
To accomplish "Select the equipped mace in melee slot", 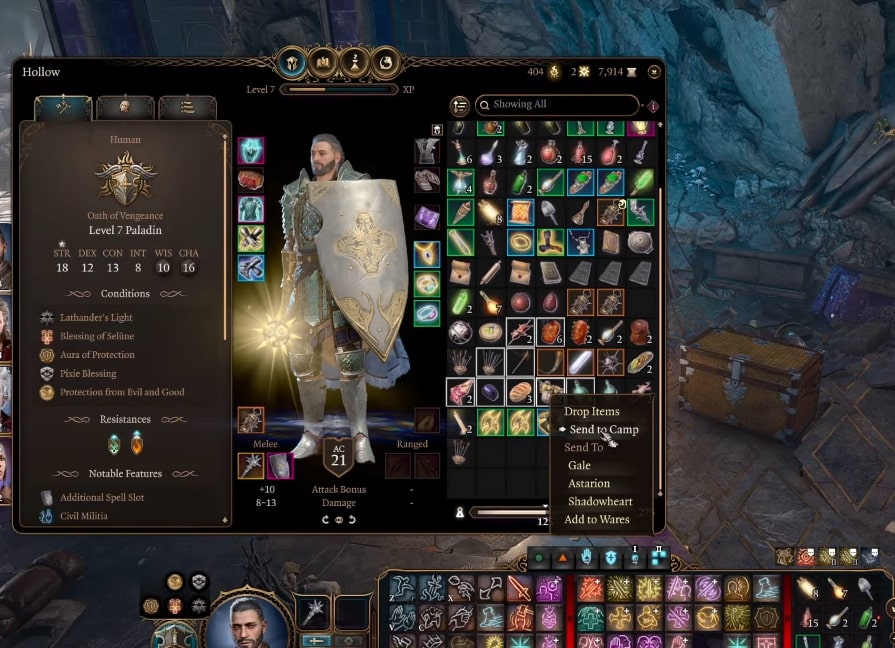I will coord(251,466).
